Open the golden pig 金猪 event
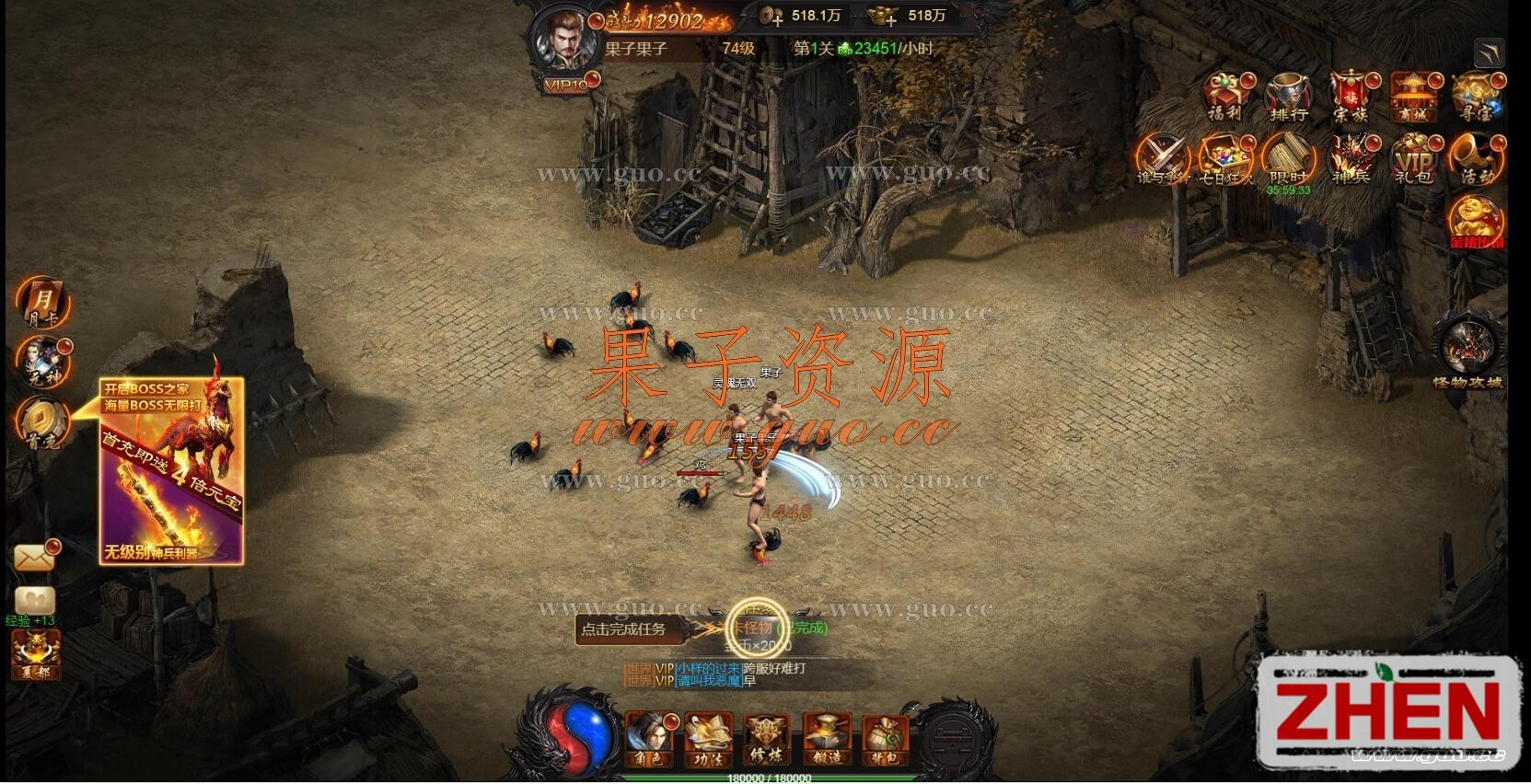The image size is (1531, 784). point(1476,222)
